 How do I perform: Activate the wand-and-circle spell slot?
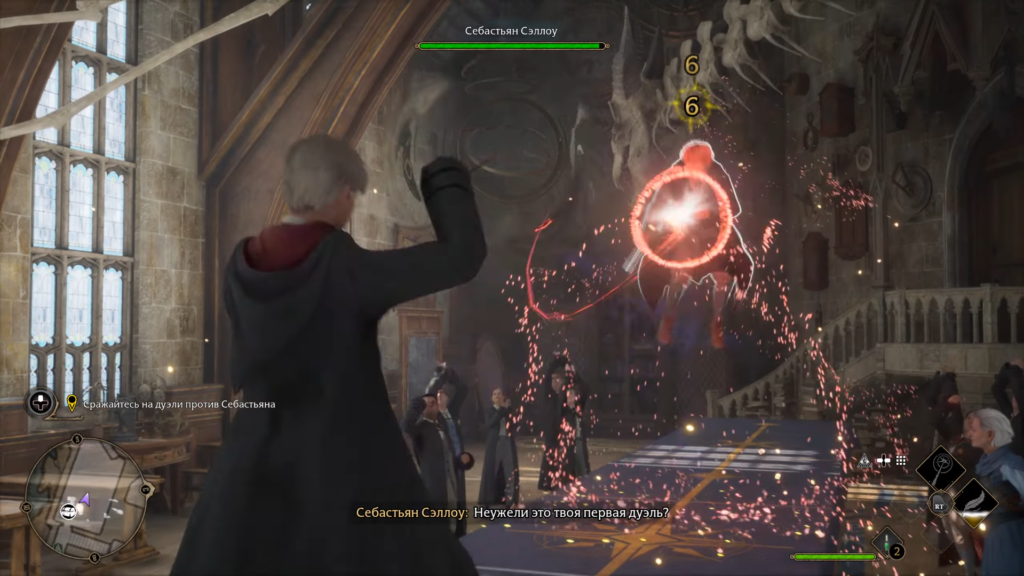click(x=940, y=466)
